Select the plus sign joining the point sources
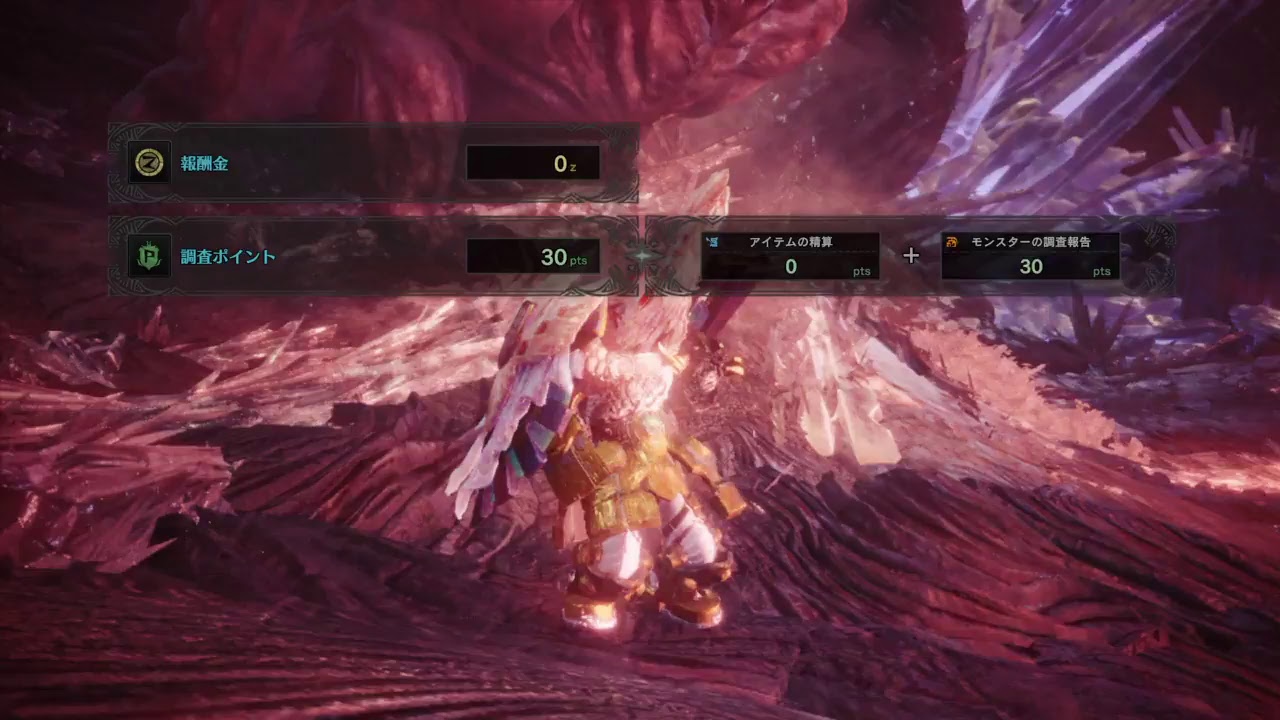Viewport: 1280px width, 720px height. click(910, 256)
